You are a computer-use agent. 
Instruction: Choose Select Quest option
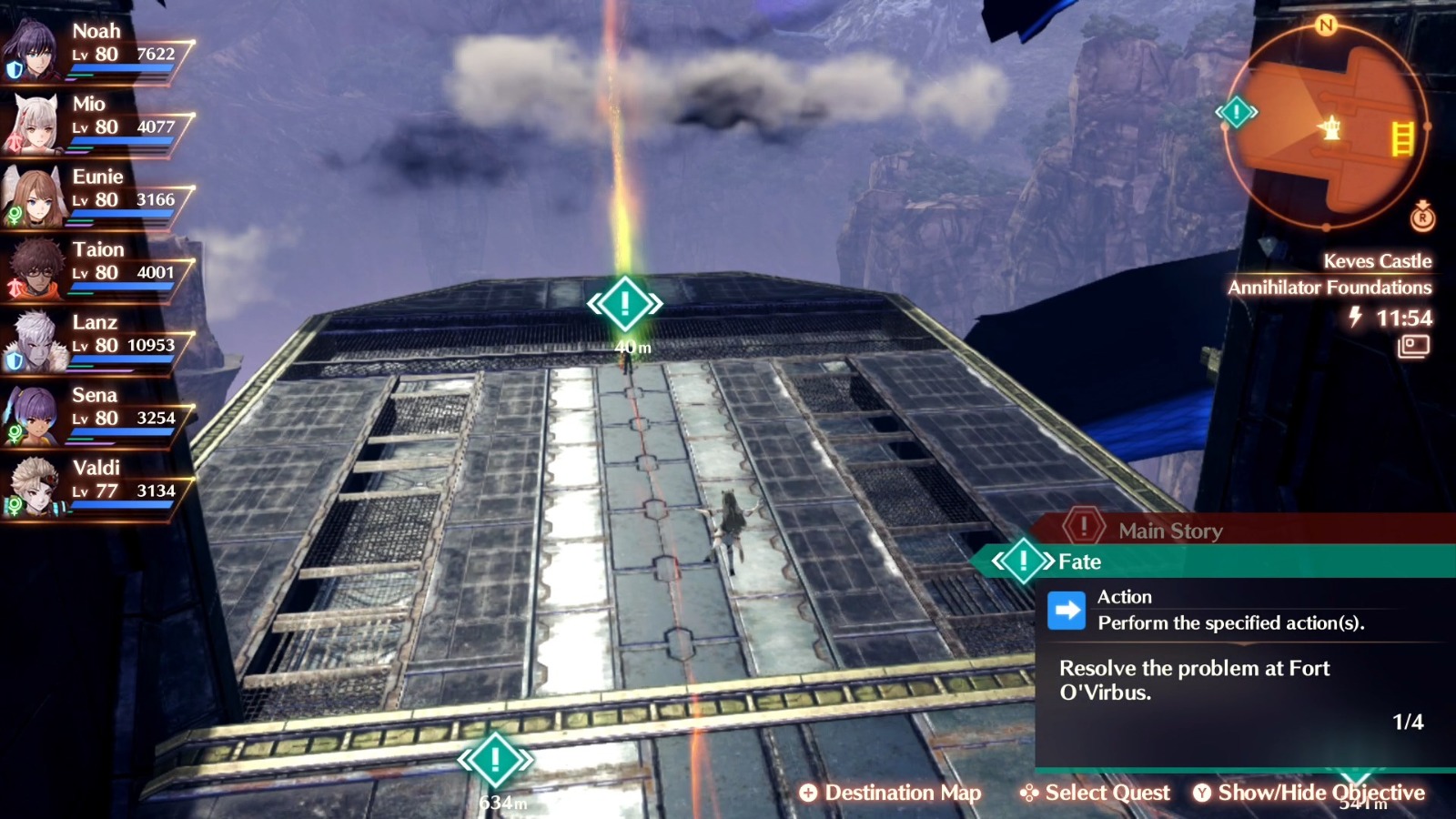click(1095, 793)
